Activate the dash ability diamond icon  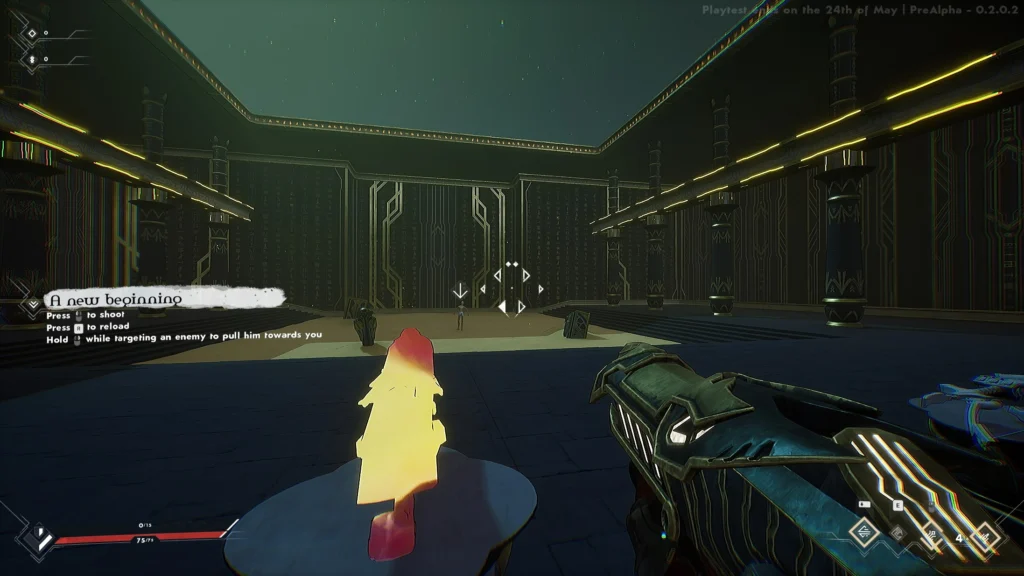click(864, 534)
